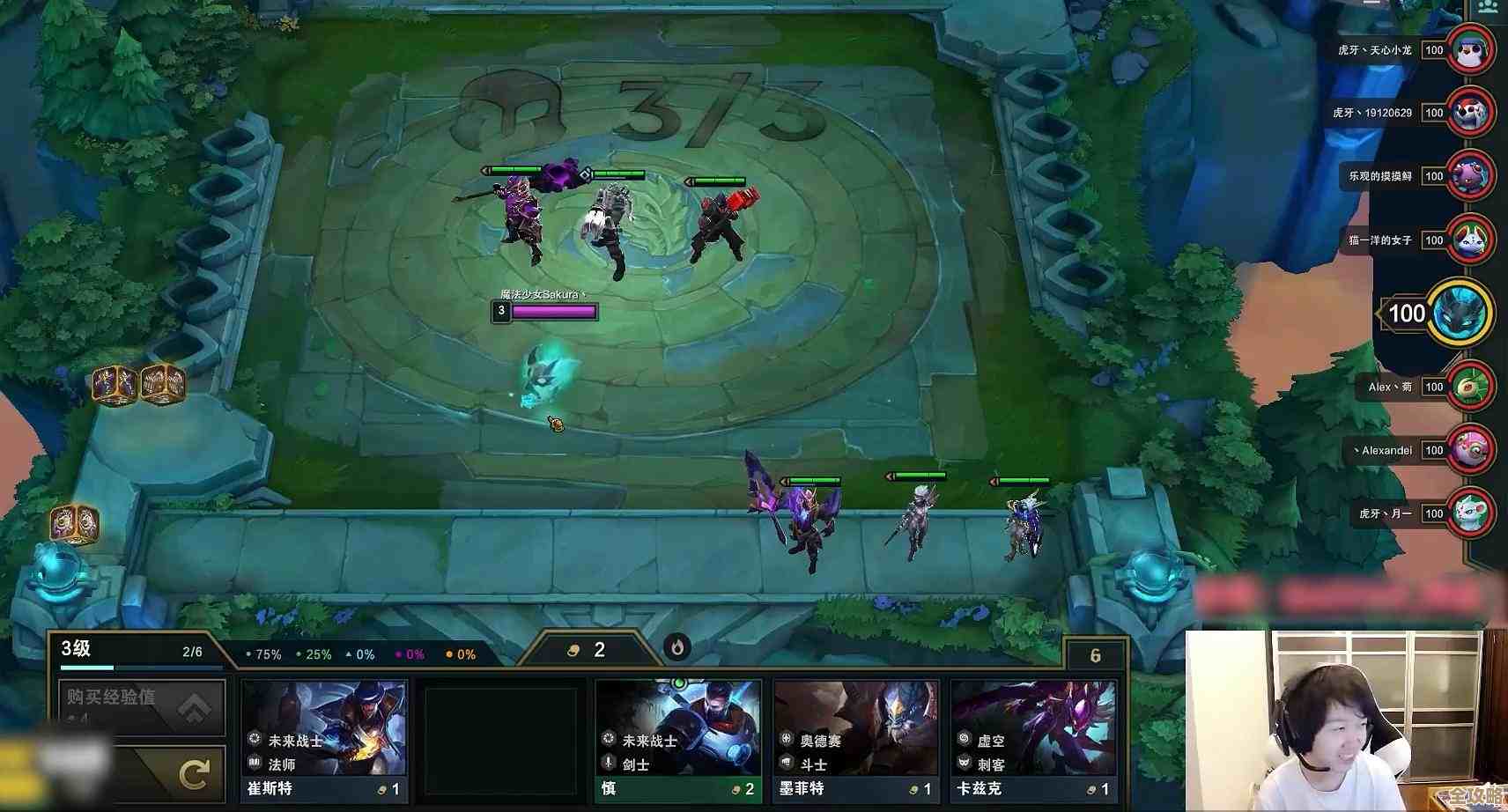Choose 猫一洋的女子 in the player list
1508x812 pixels.
tap(1470, 240)
